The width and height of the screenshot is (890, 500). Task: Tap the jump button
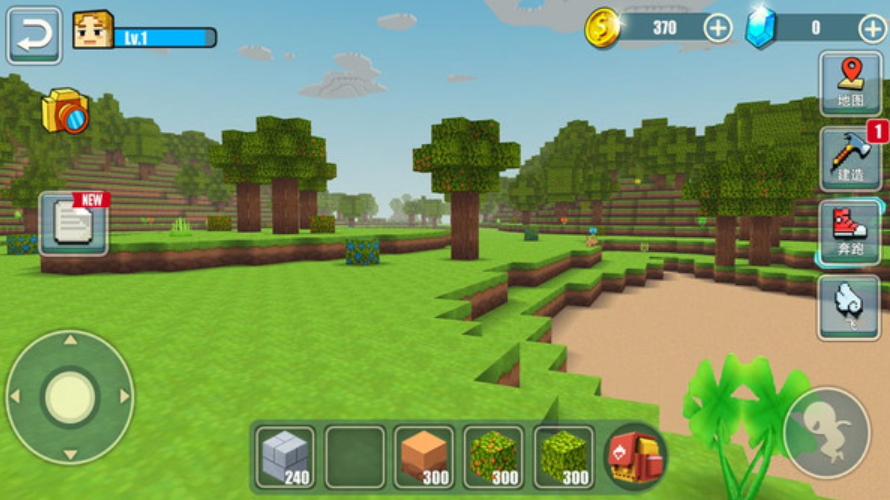click(826, 432)
